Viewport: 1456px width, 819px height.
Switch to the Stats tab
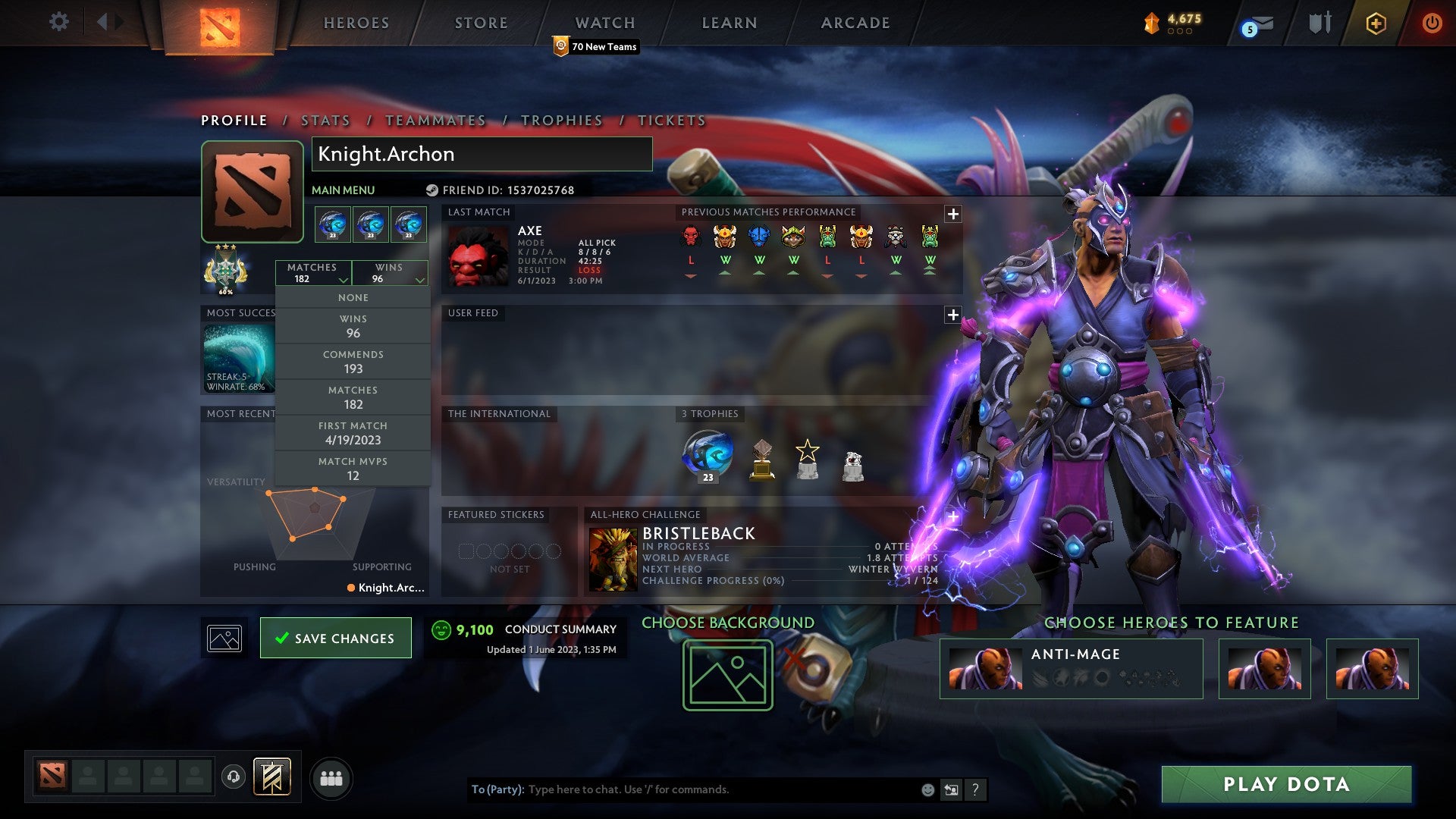[x=324, y=120]
